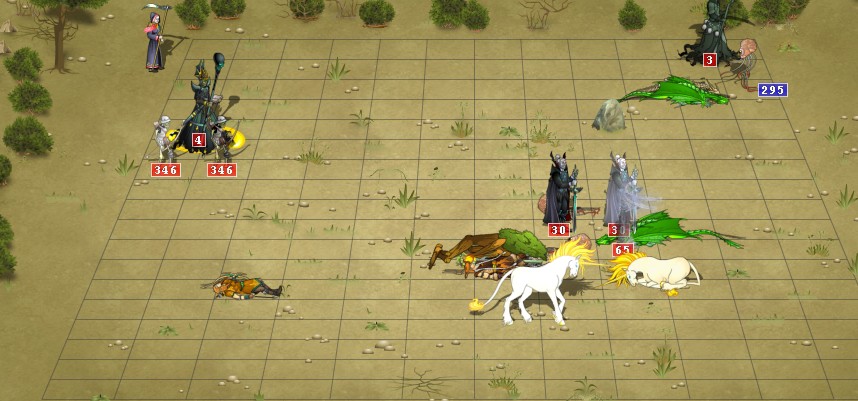Target the unicorn stack of 65
The image size is (858, 401).
(655, 270)
